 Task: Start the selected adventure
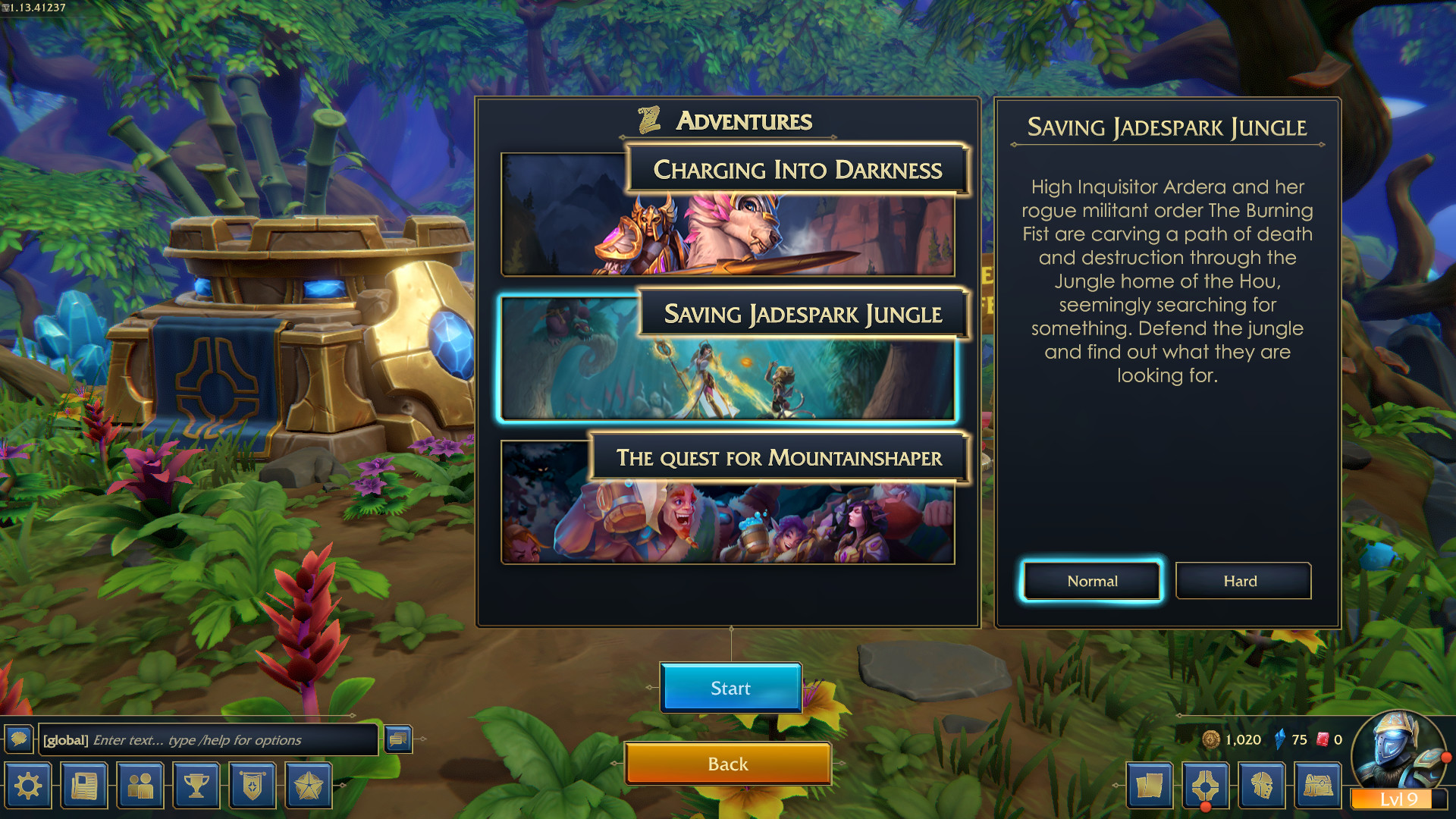point(730,688)
